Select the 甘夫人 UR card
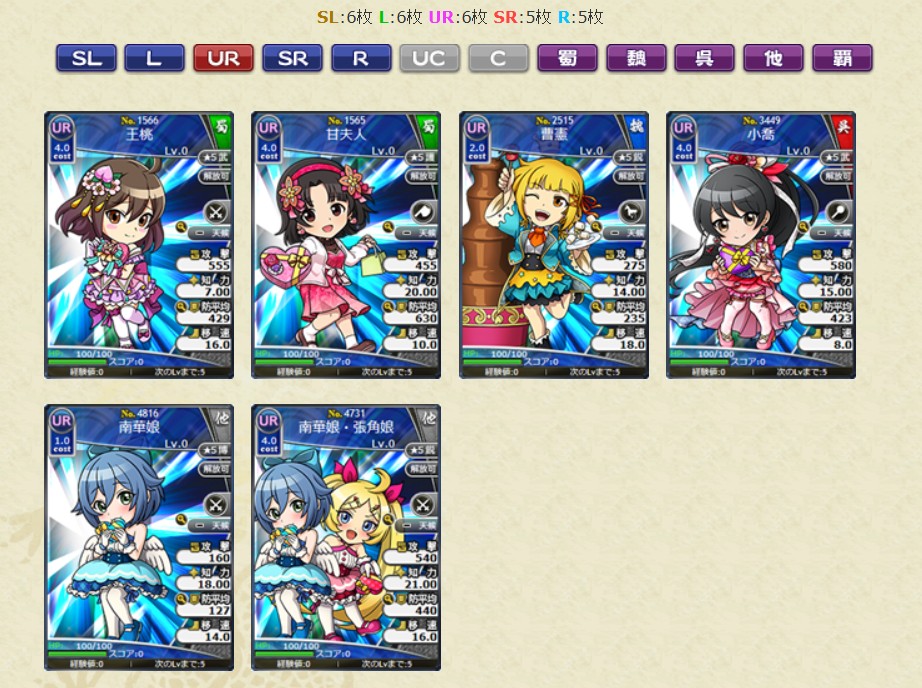The image size is (922, 688). point(345,245)
